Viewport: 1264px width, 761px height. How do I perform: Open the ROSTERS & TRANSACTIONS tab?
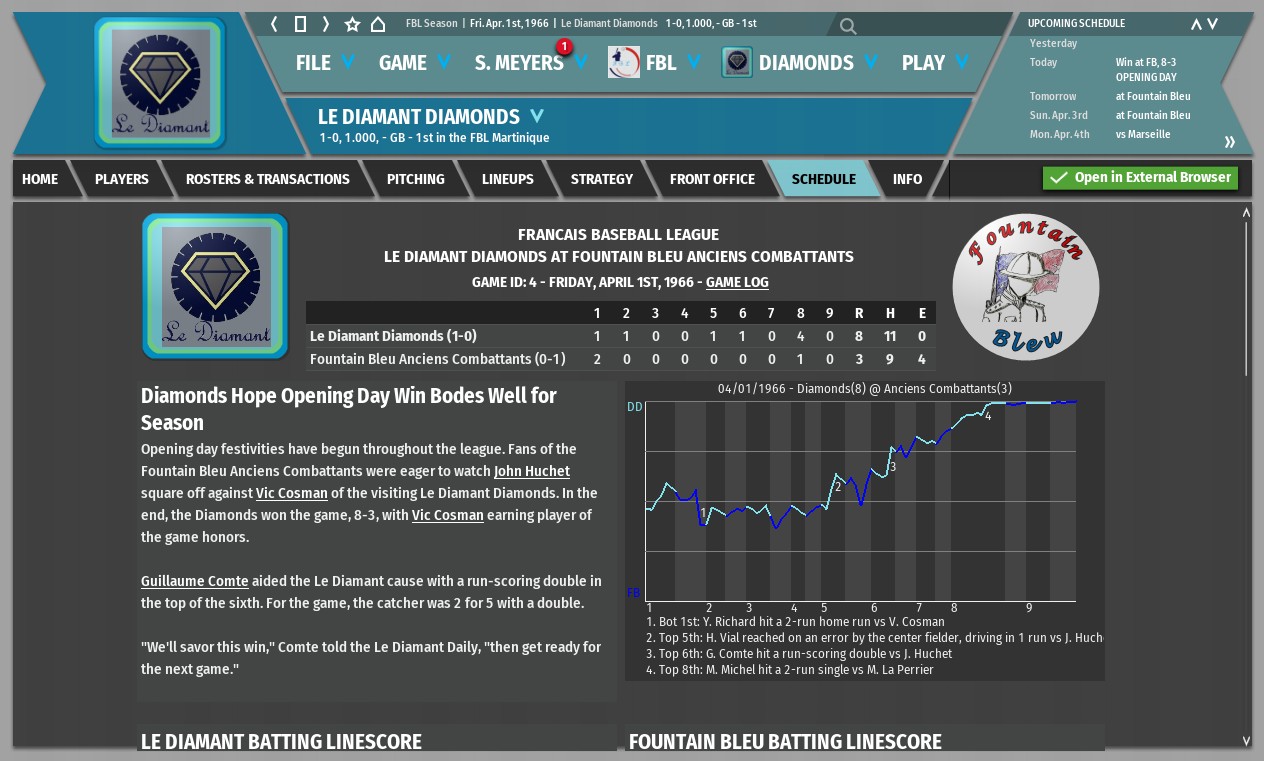268,179
